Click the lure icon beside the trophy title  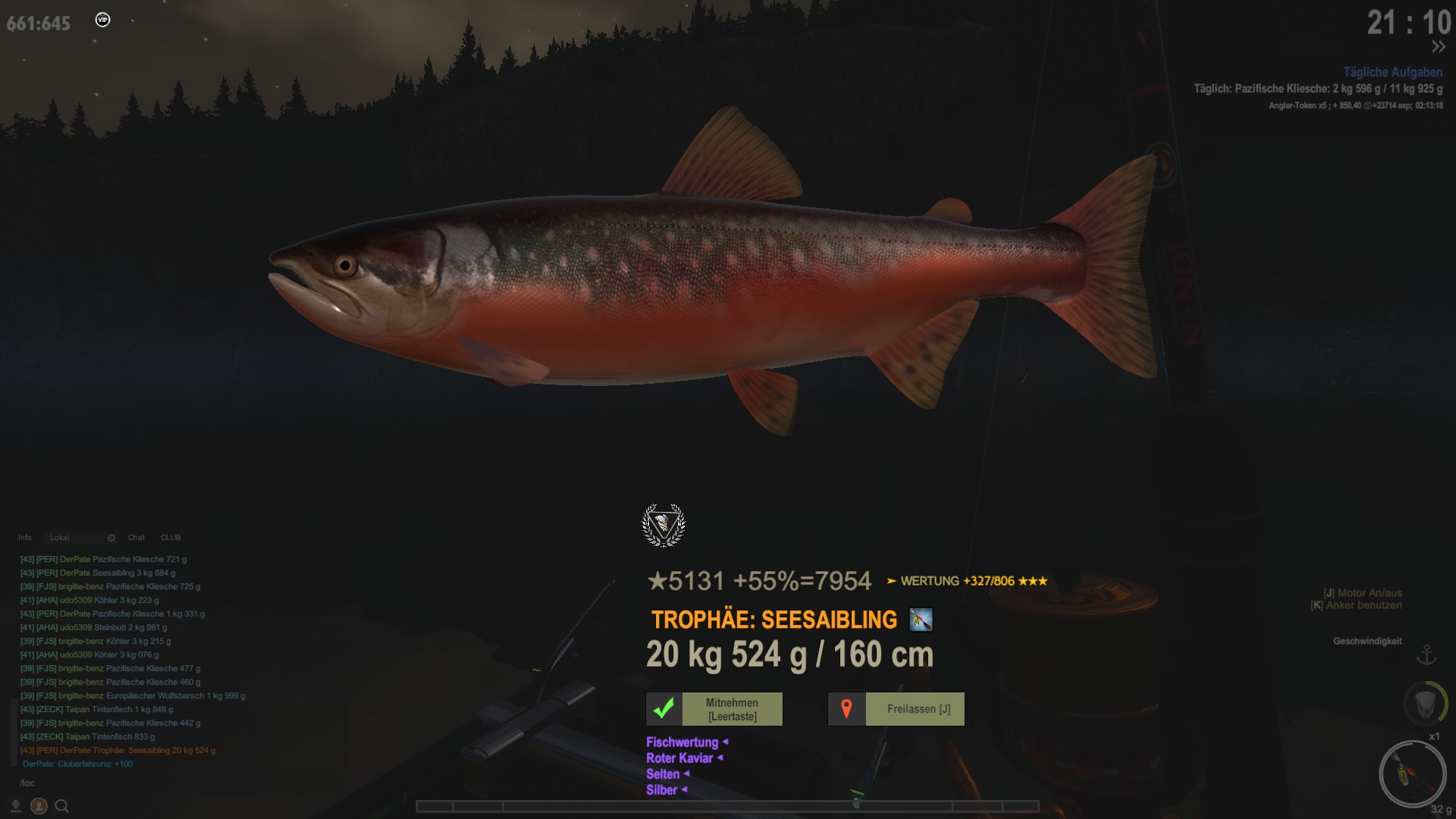(x=921, y=620)
